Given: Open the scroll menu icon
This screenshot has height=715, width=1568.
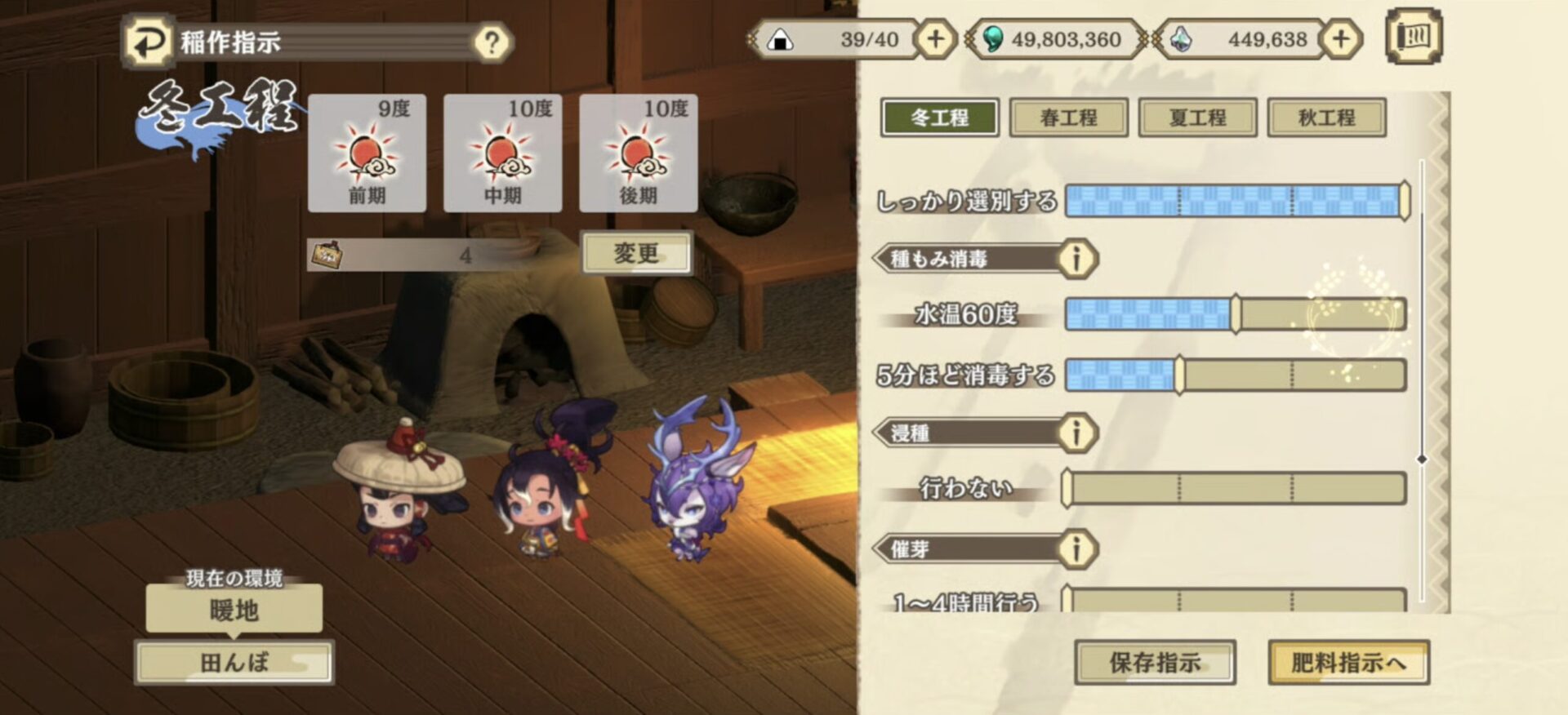Looking at the screenshot, I should 1414,37.
